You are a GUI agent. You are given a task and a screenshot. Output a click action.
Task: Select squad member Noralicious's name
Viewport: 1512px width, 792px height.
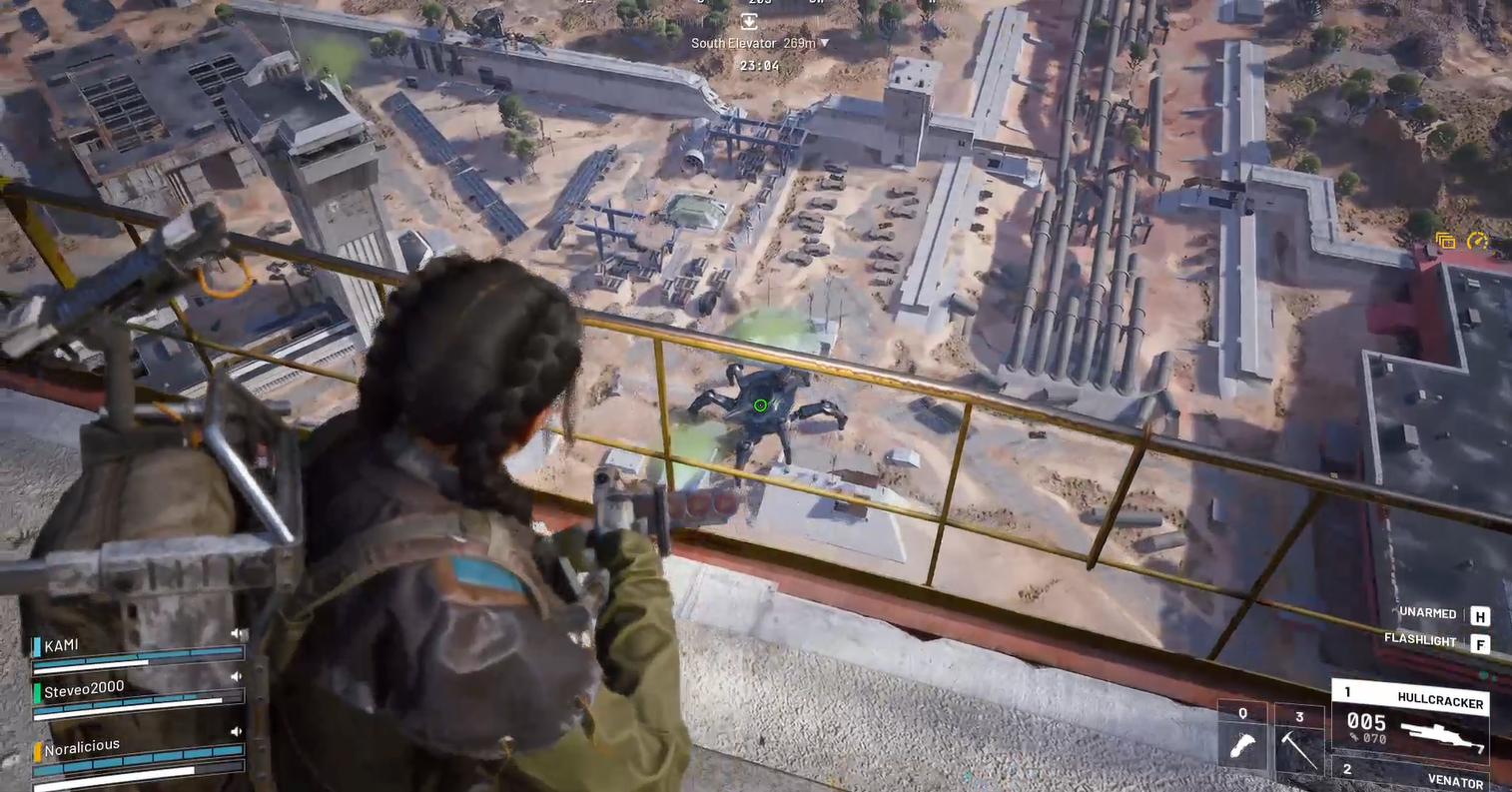tap(82, 746)
